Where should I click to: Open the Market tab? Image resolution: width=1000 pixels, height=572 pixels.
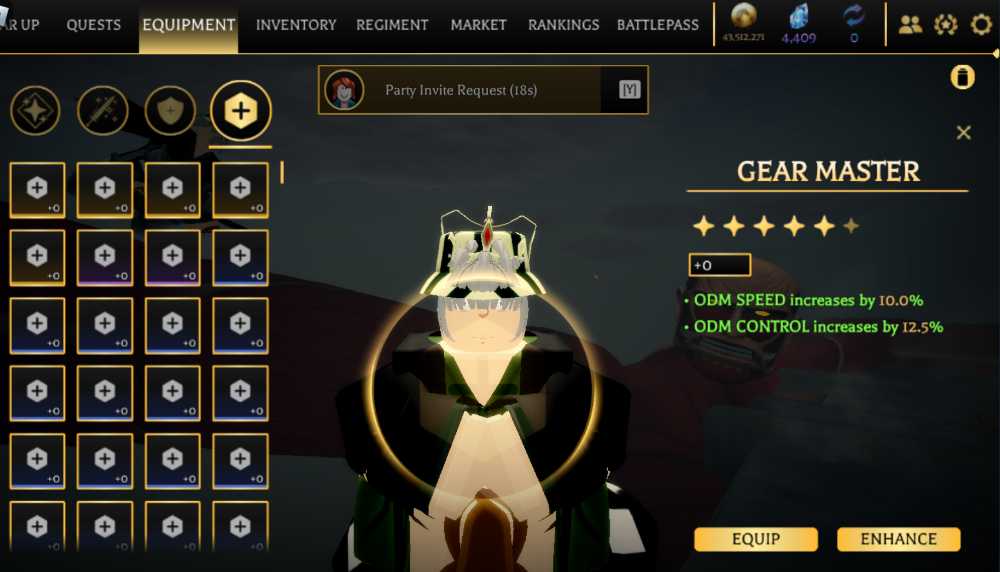tap(478, 25)
